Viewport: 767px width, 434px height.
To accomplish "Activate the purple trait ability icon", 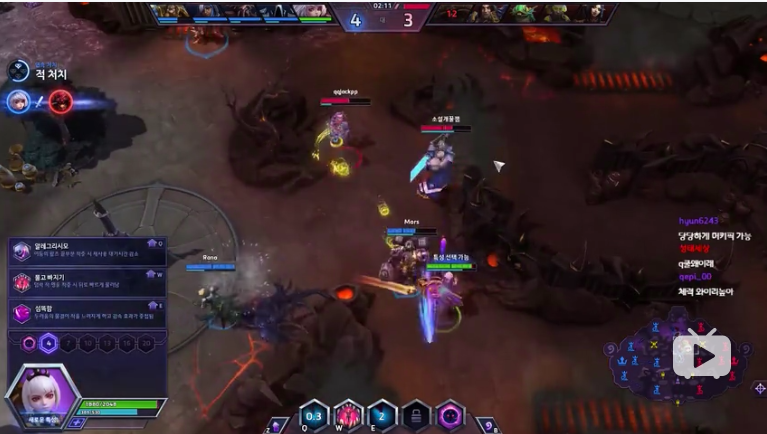I will click(450, 414).
